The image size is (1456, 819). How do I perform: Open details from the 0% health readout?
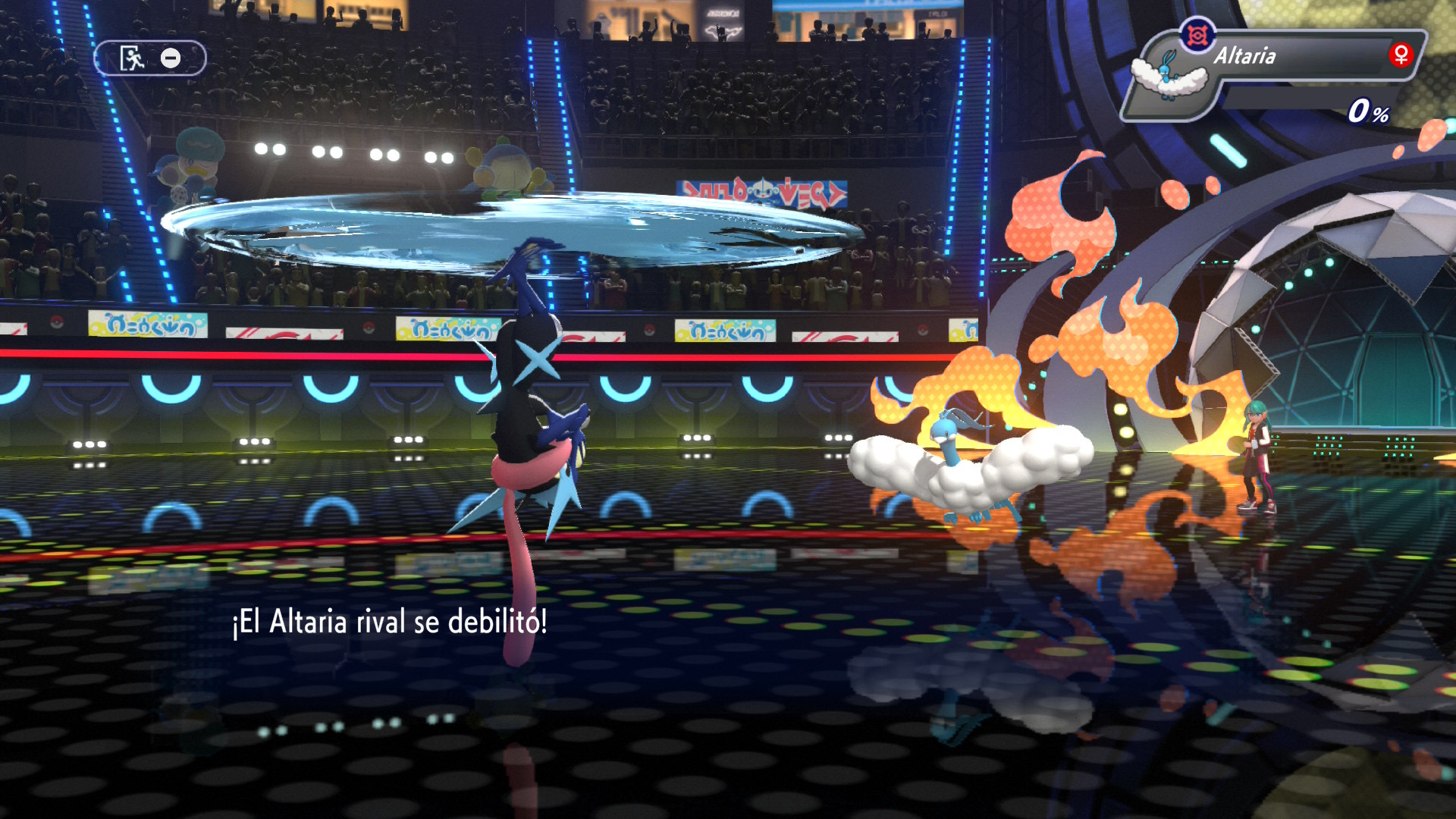click(x=1370, y=114)
